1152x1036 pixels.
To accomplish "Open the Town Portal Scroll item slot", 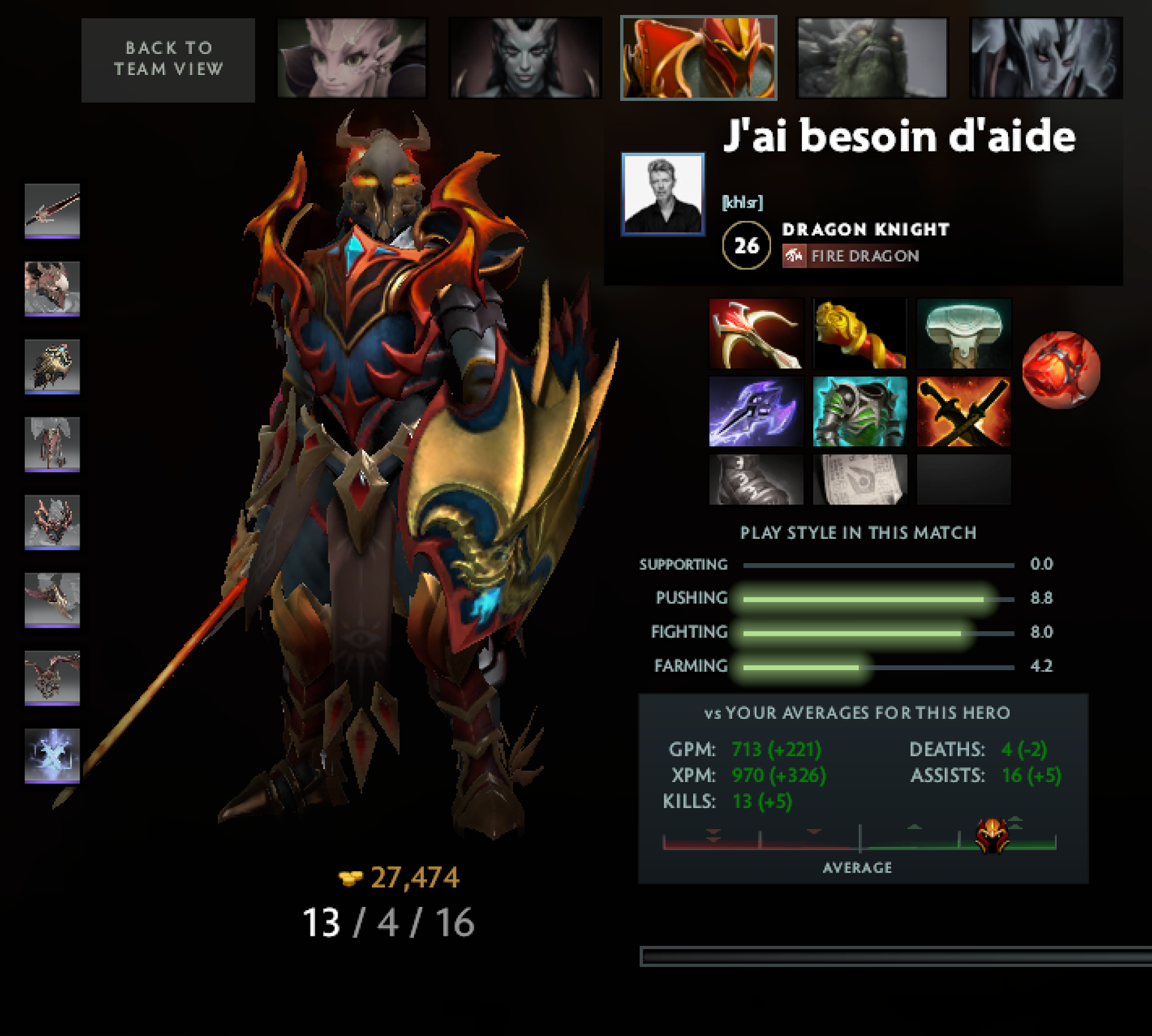I will 859,480.
